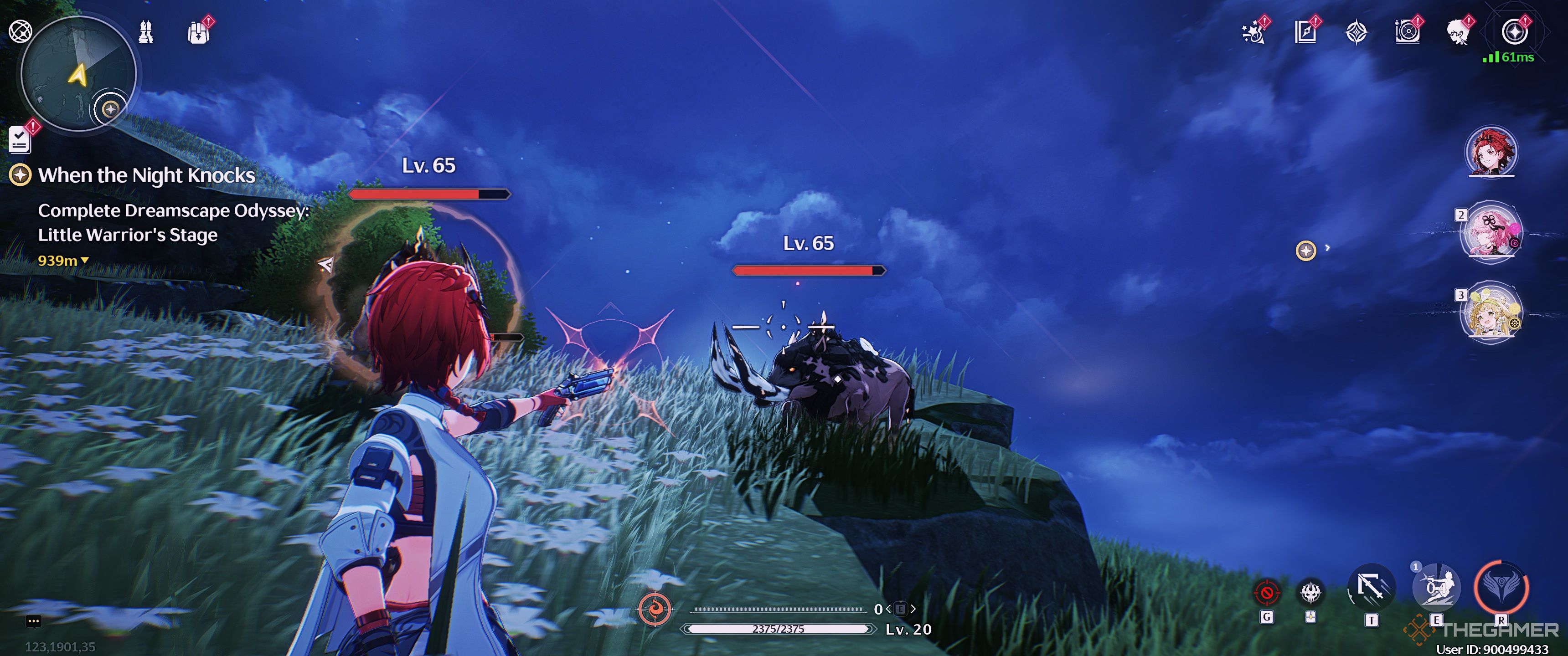Use the grapple hook utility skill

pos(1372,589)
